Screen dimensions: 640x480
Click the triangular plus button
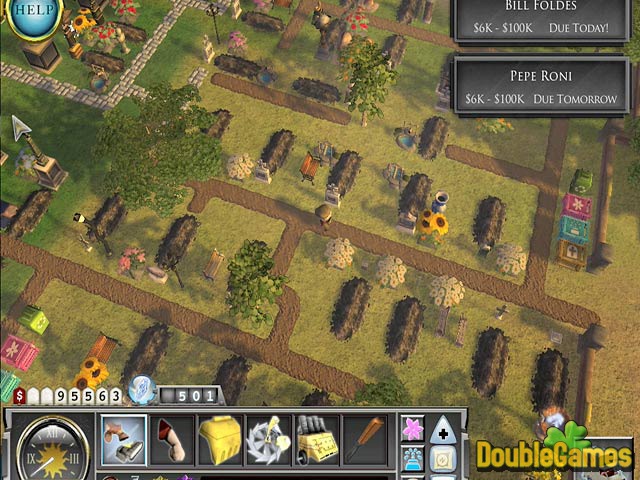click(x=443, y=428)
